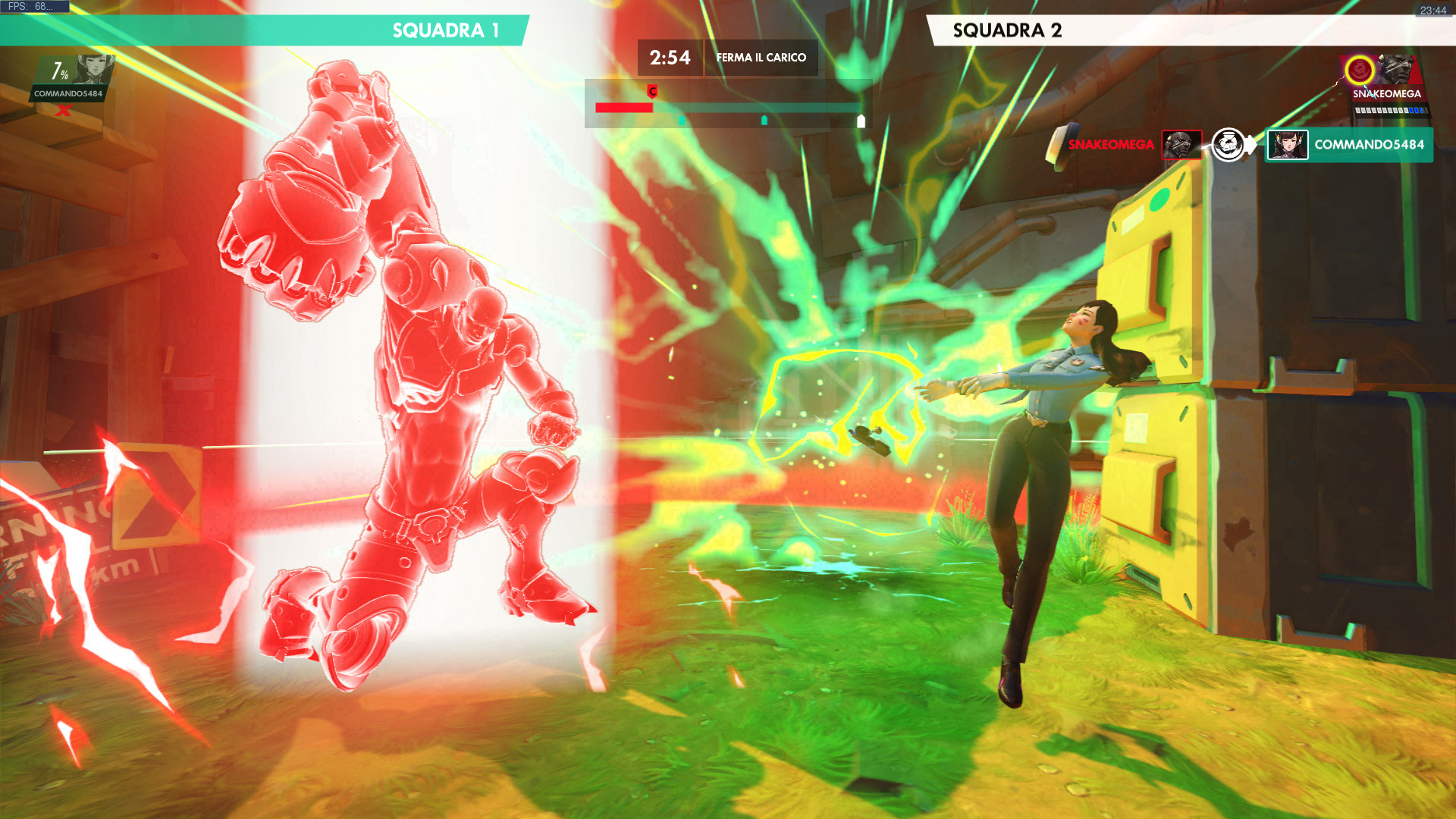Select SNAKEOMEGA's hero portrait under Squadra 2

[1394, 70]
